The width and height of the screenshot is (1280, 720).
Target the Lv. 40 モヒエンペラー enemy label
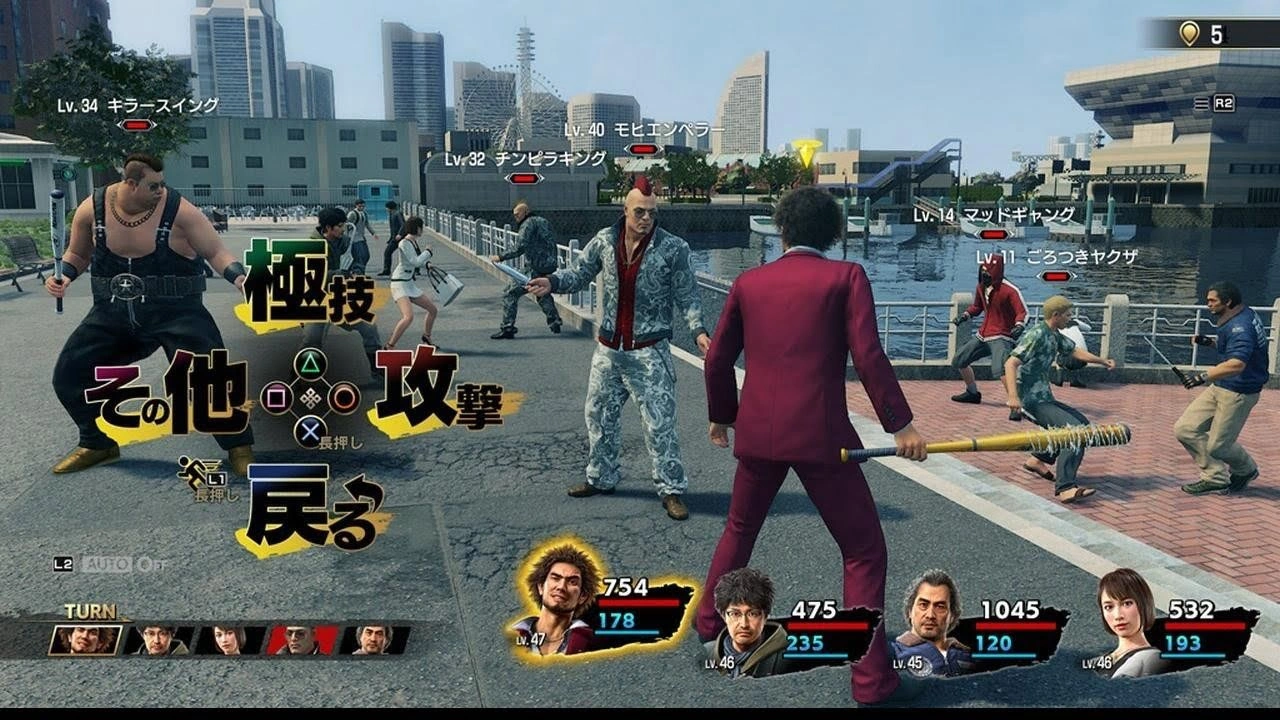(644, 130)
